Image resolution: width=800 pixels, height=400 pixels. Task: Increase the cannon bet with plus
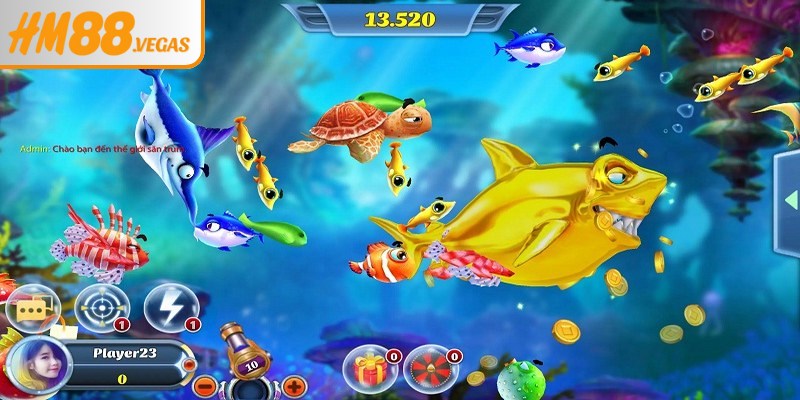point(294,385)
